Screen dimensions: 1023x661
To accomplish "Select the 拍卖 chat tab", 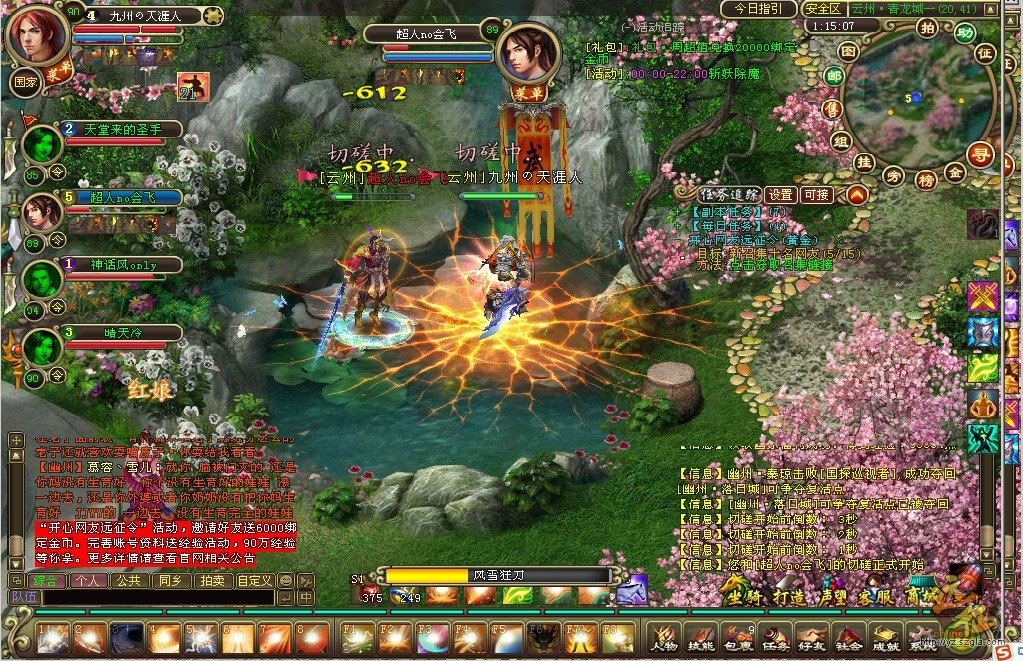I will coord(211,580).
